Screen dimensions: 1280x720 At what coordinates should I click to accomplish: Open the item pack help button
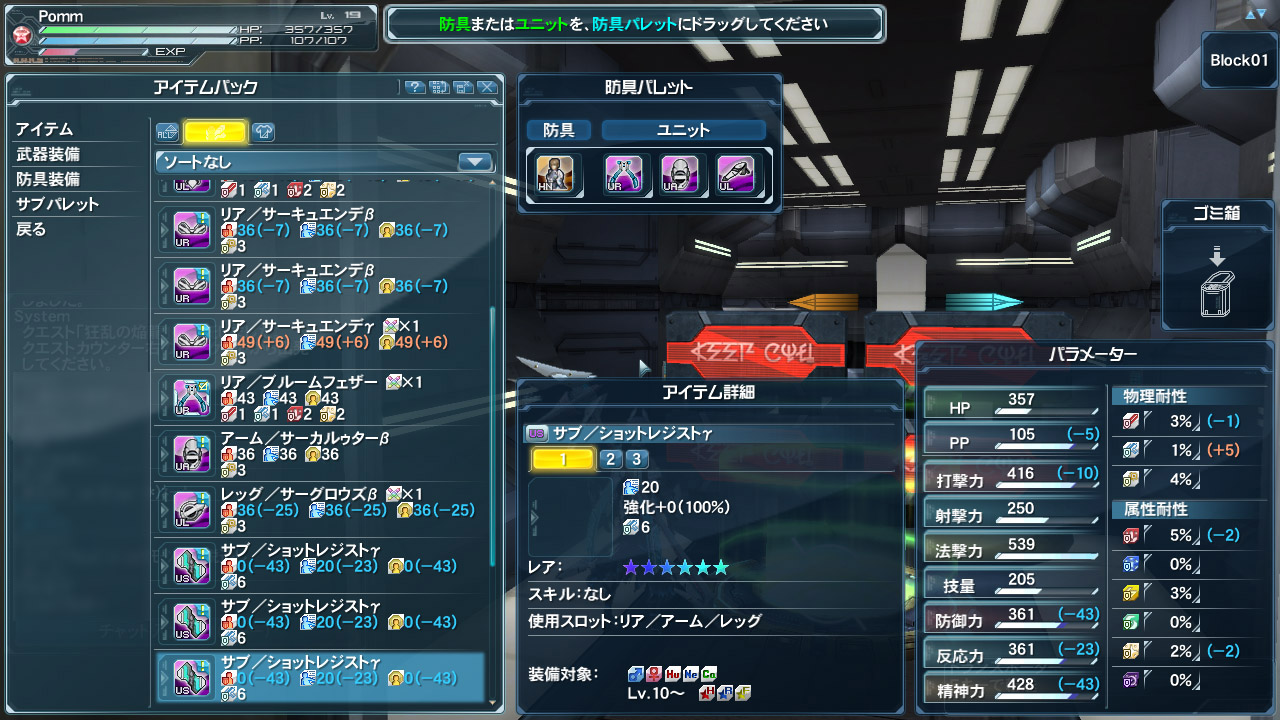[x=415, y=88]
